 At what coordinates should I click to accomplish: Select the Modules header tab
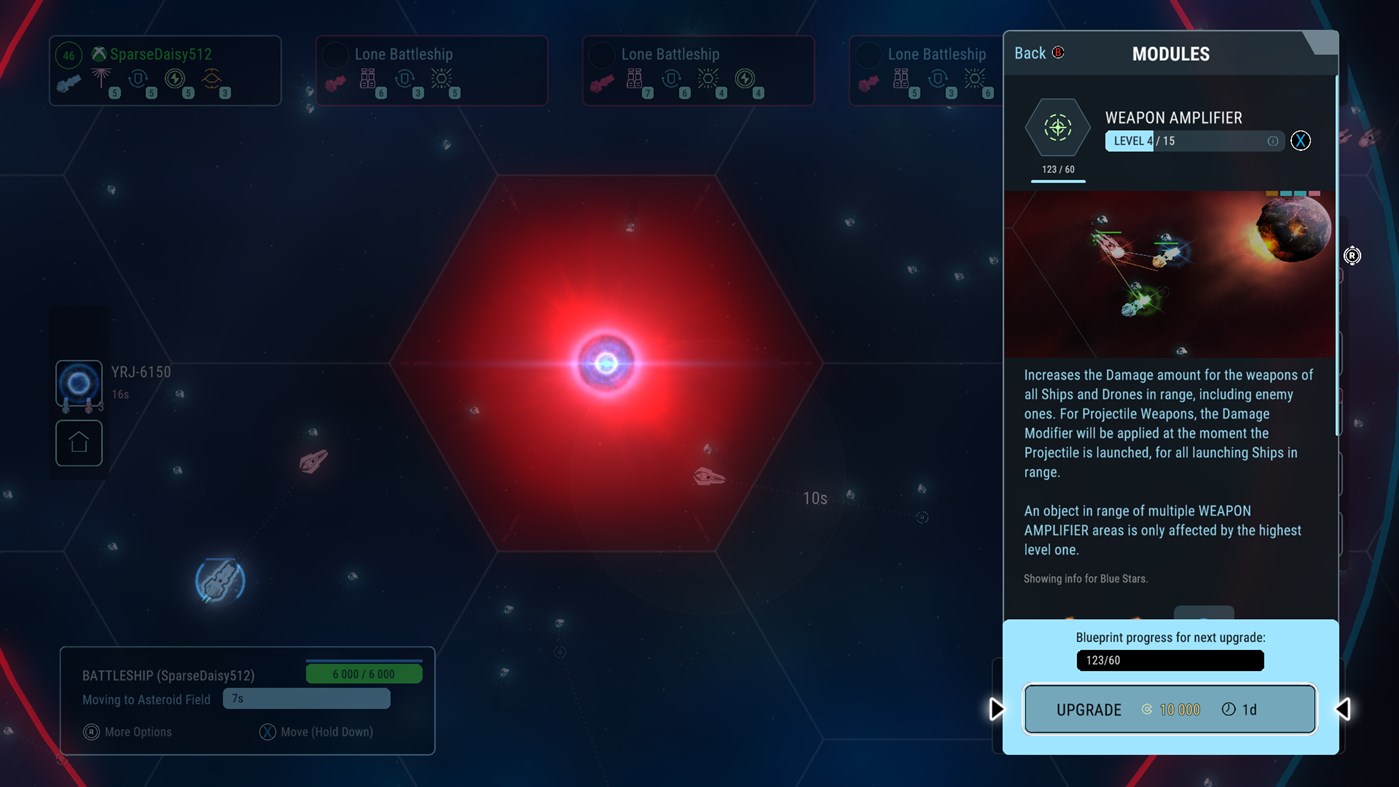click(1170, 53)
